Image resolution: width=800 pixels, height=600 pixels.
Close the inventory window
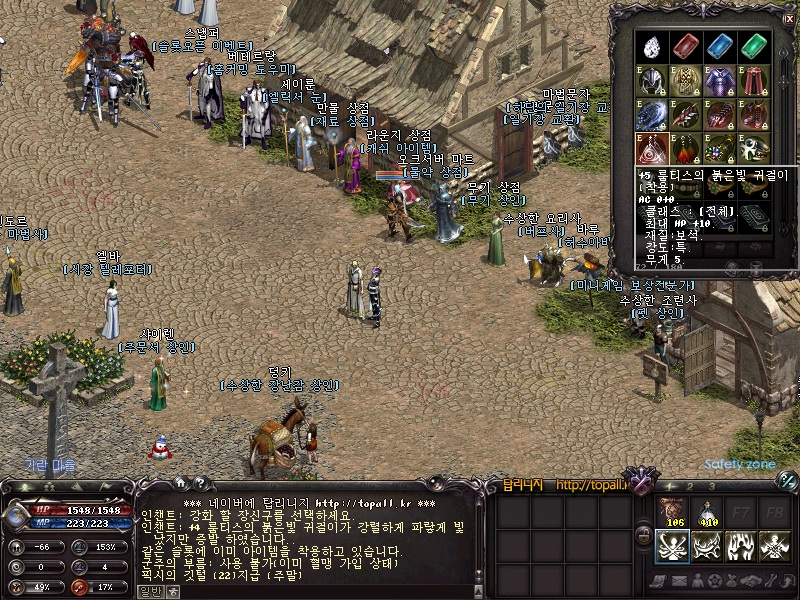(788, 18)
